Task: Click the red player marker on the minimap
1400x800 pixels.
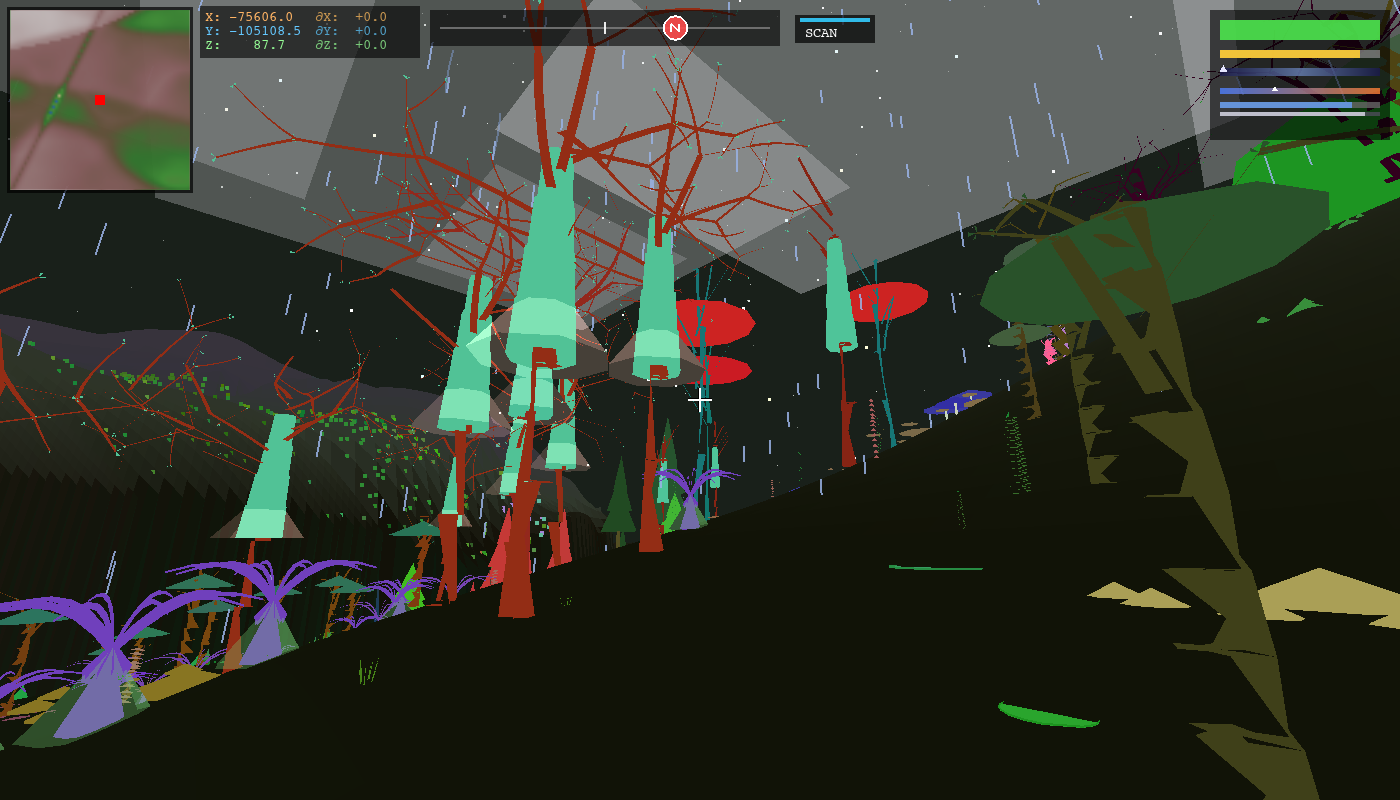Action: (99, 100)
